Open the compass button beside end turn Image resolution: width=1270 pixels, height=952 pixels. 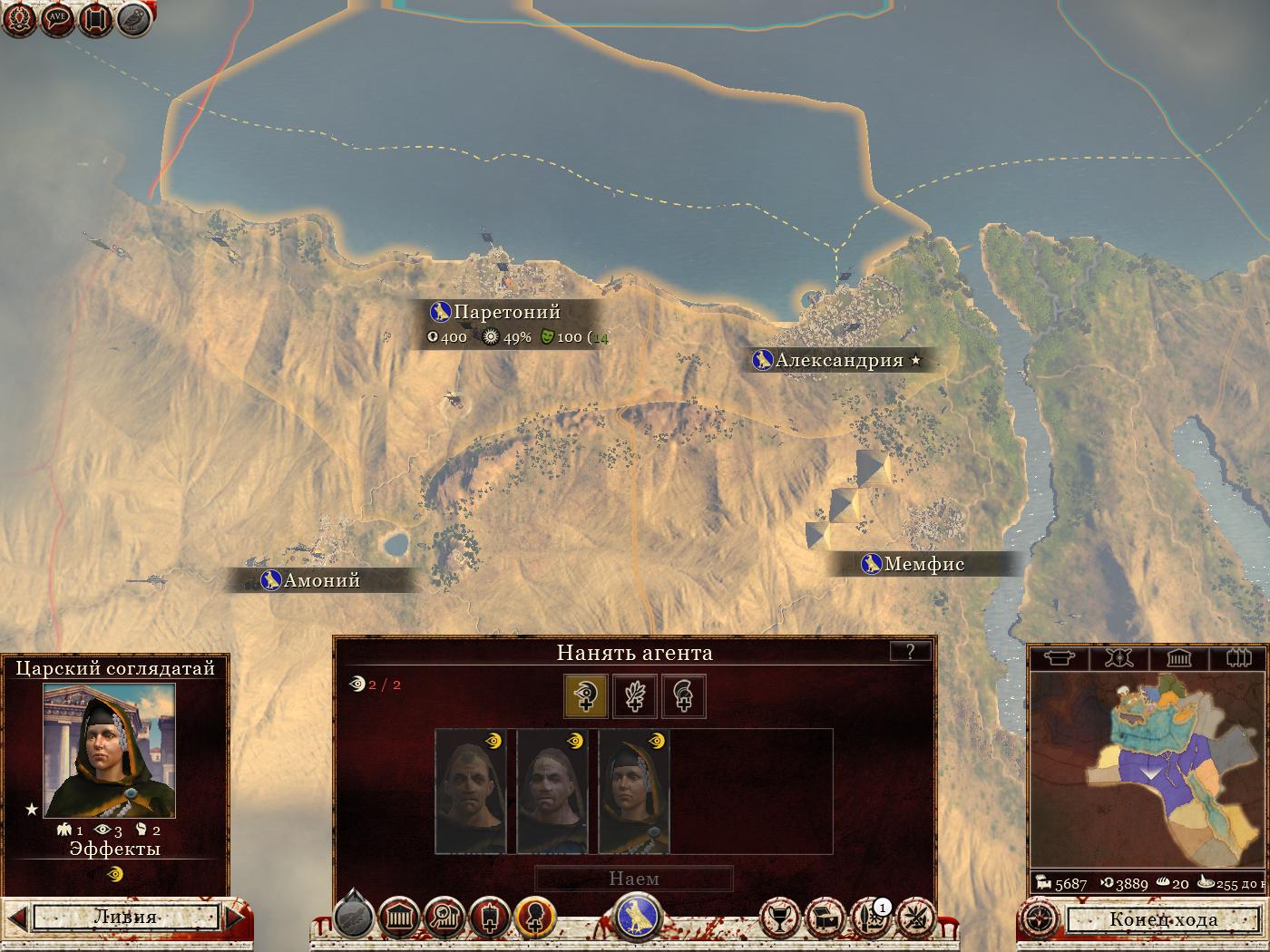(x=1040, y=918)
